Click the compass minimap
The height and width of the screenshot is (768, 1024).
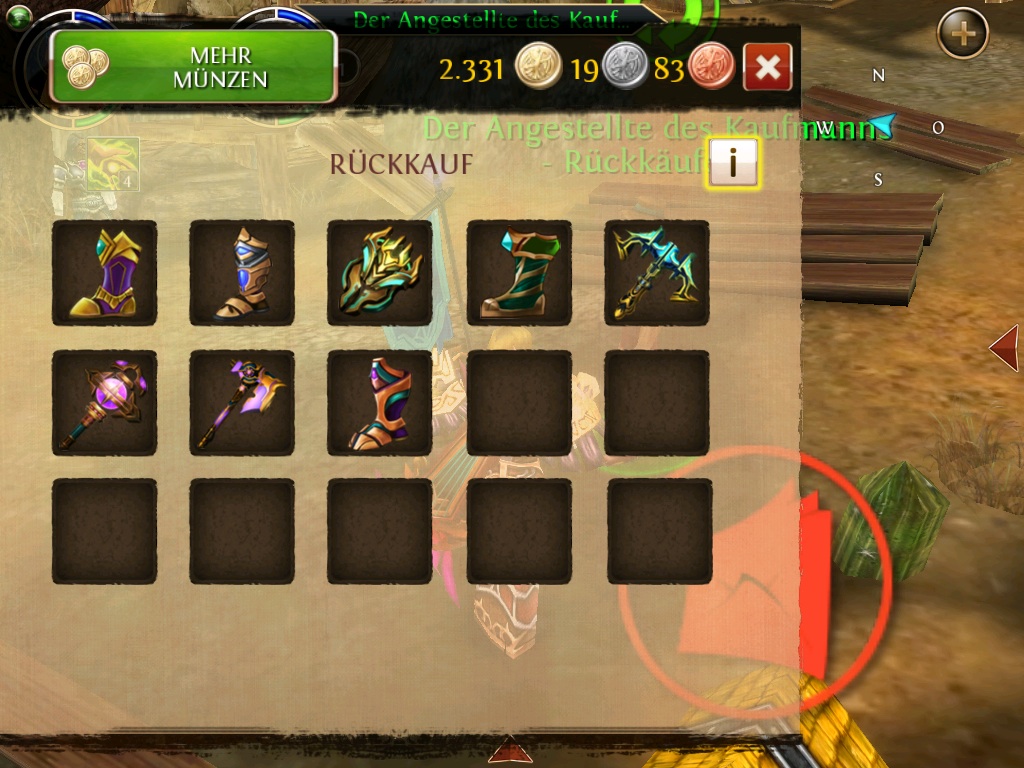pyautogui.click(x=880, y=127)
